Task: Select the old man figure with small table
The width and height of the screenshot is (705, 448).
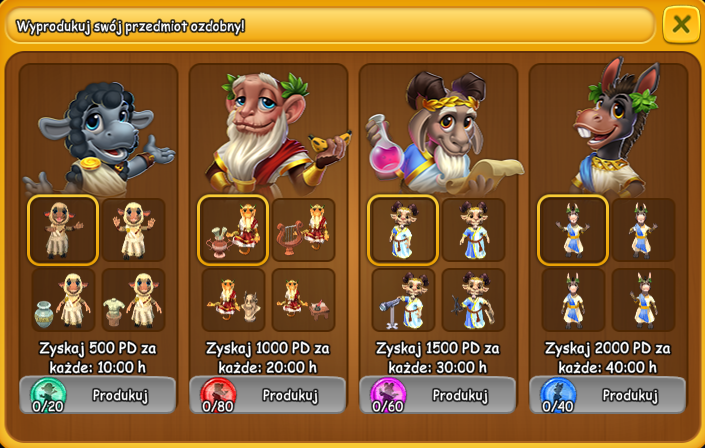Action: coord(303,300)
